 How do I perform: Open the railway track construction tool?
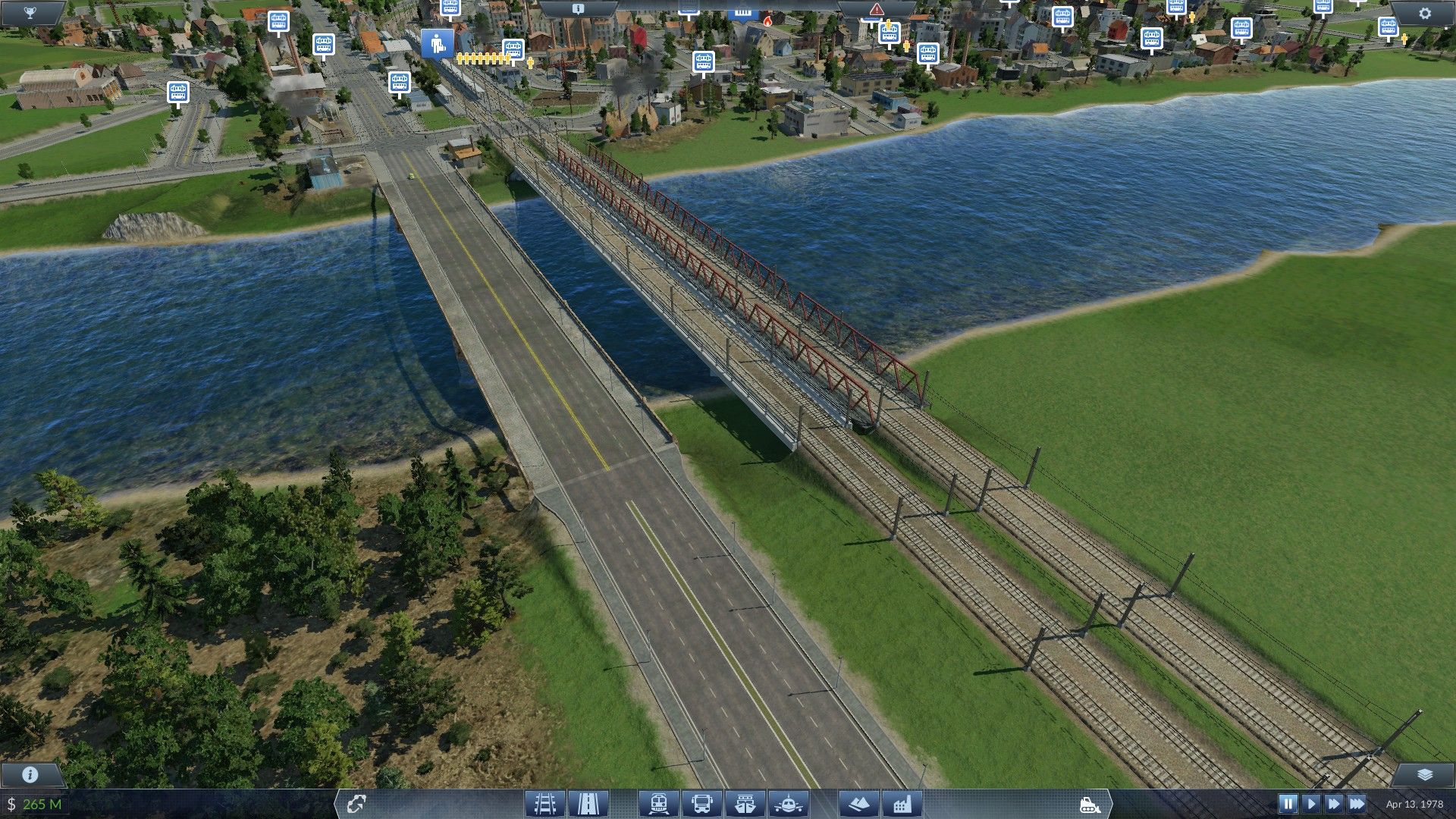[x=545, y=802]
